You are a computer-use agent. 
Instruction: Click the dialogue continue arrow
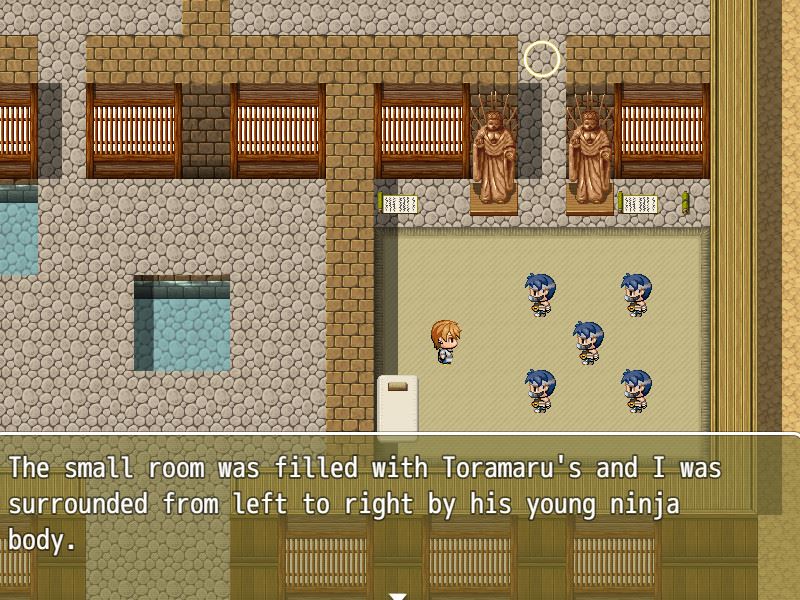click(x=398, y=595)
